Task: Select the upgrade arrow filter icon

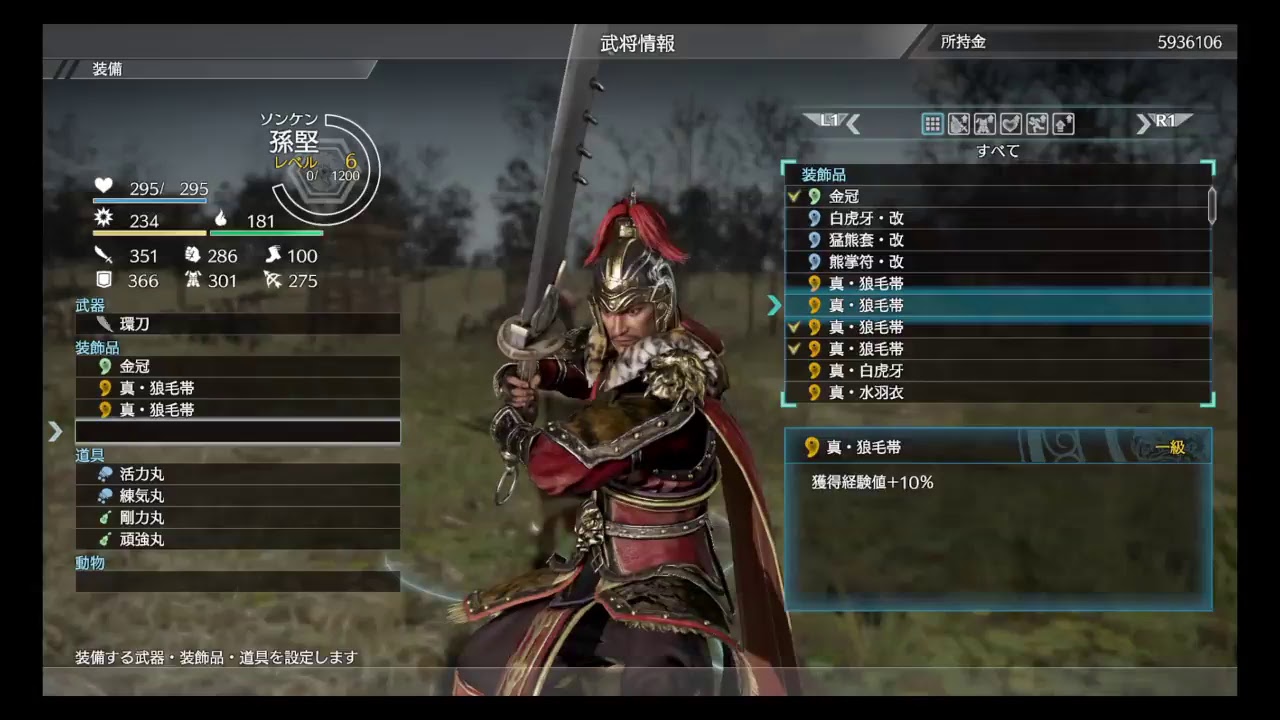Action: pyautogui.click(x=1063, y=123)
